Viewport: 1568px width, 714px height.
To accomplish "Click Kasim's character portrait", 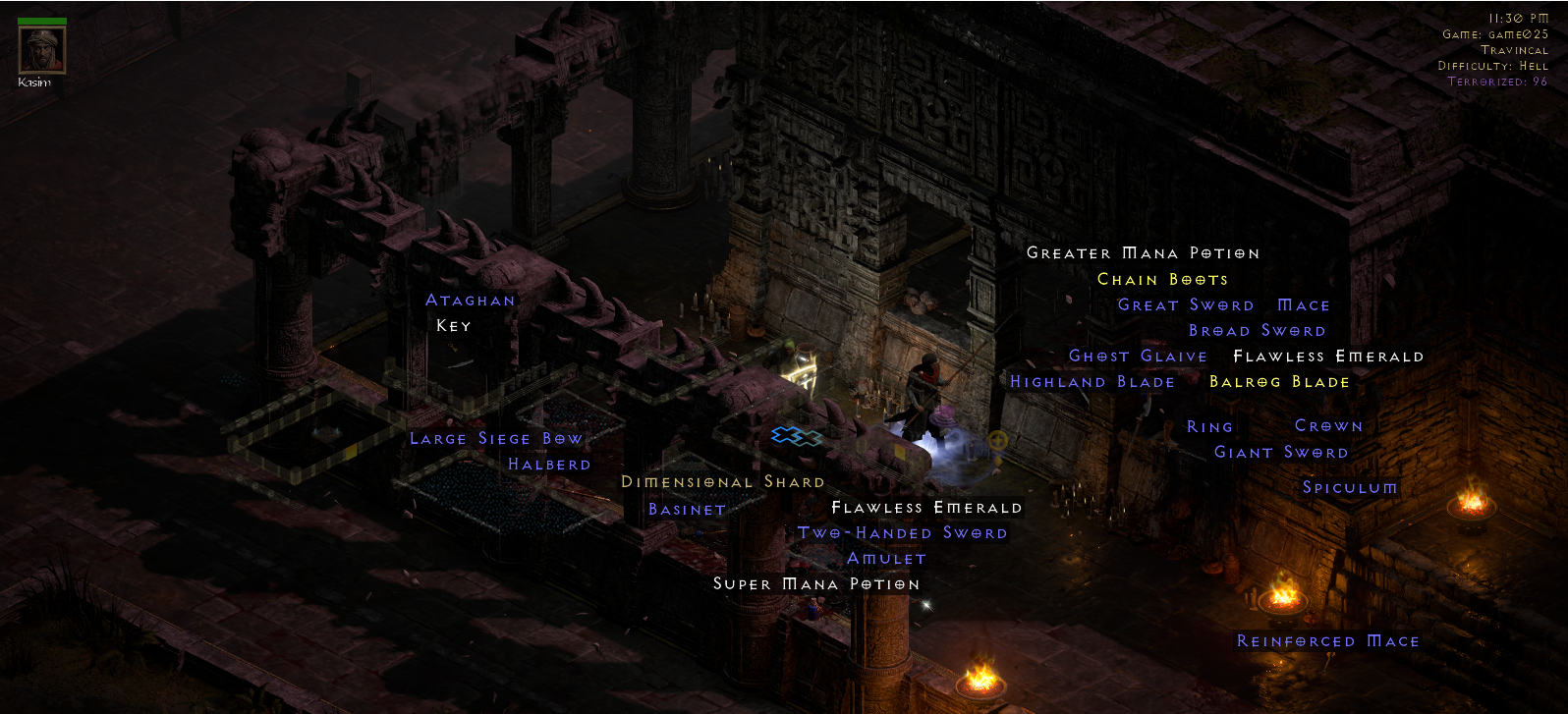I will pyautogui.click(x=40, y=49).
